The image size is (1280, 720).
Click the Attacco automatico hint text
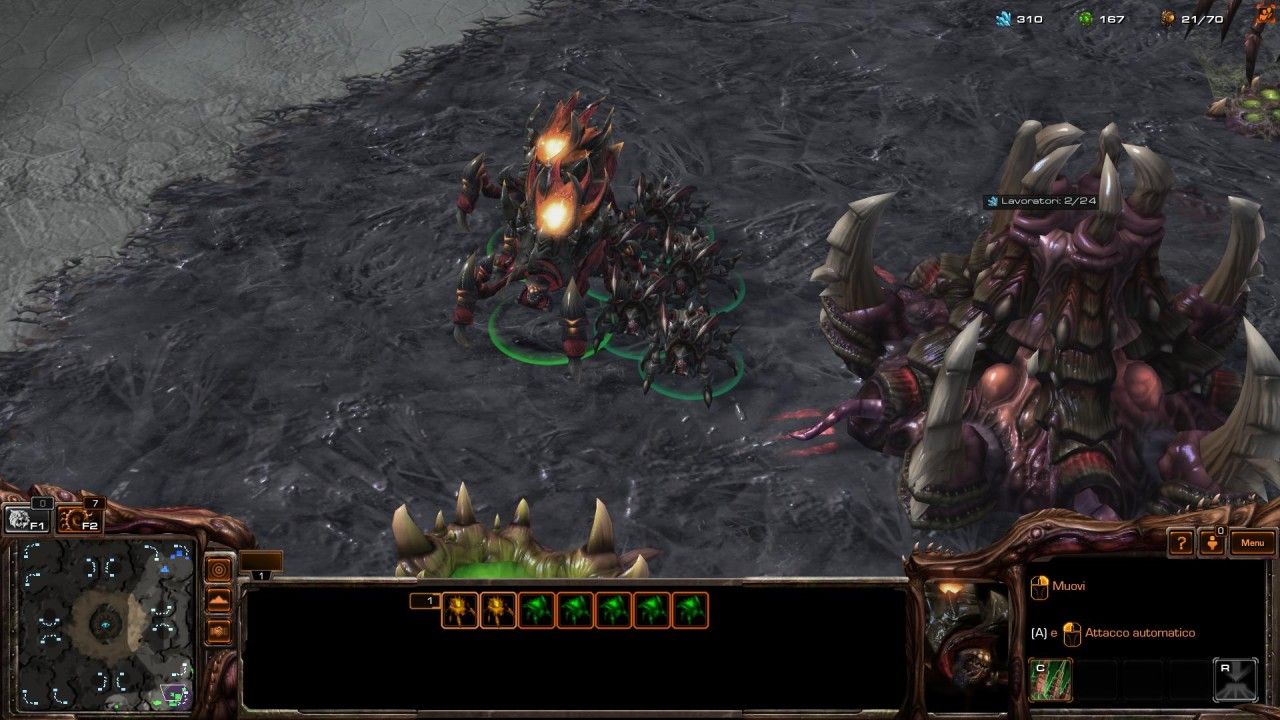click(x=1140, y=632)
